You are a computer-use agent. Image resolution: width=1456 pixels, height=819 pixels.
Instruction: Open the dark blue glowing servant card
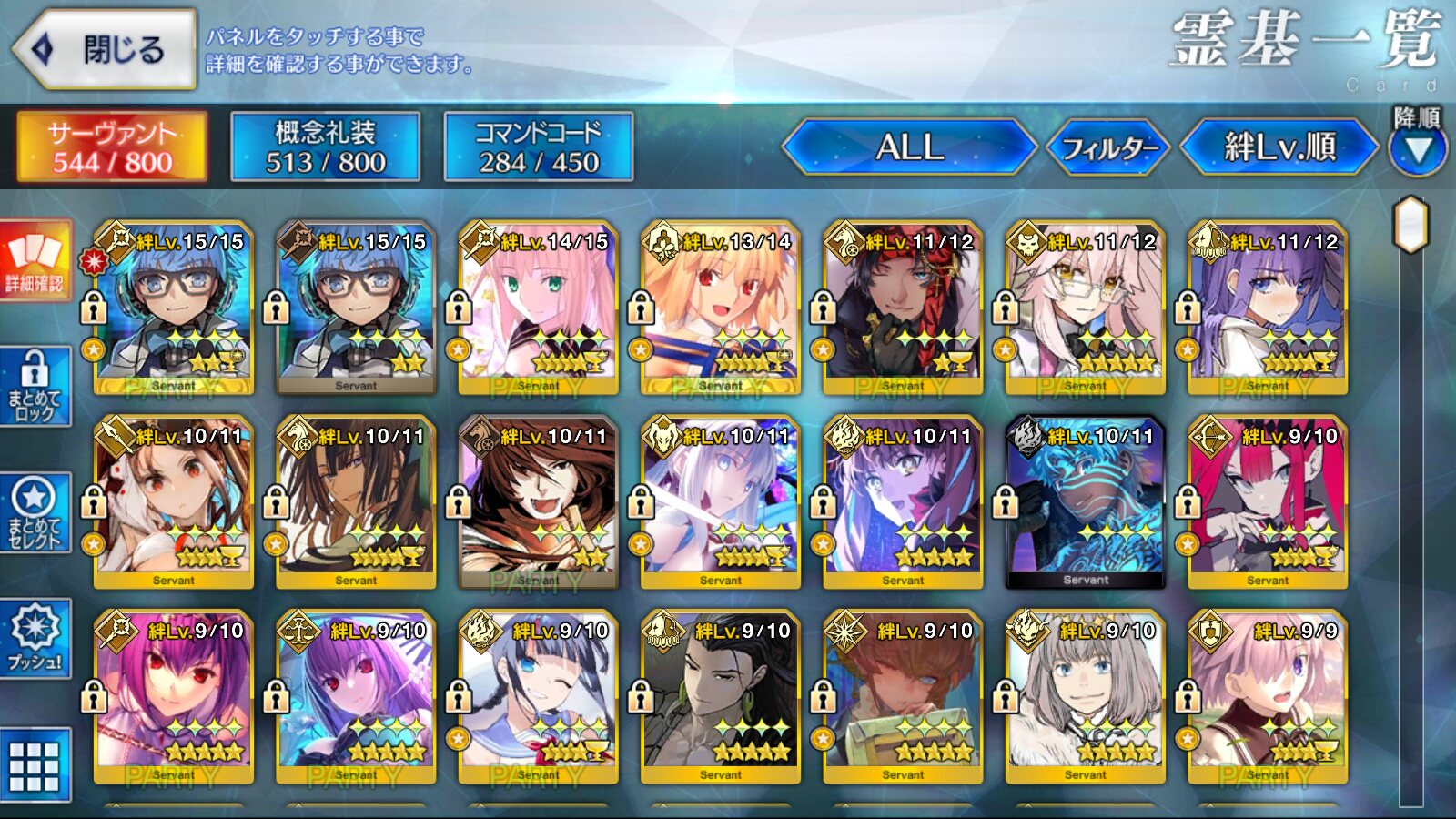1085,503
